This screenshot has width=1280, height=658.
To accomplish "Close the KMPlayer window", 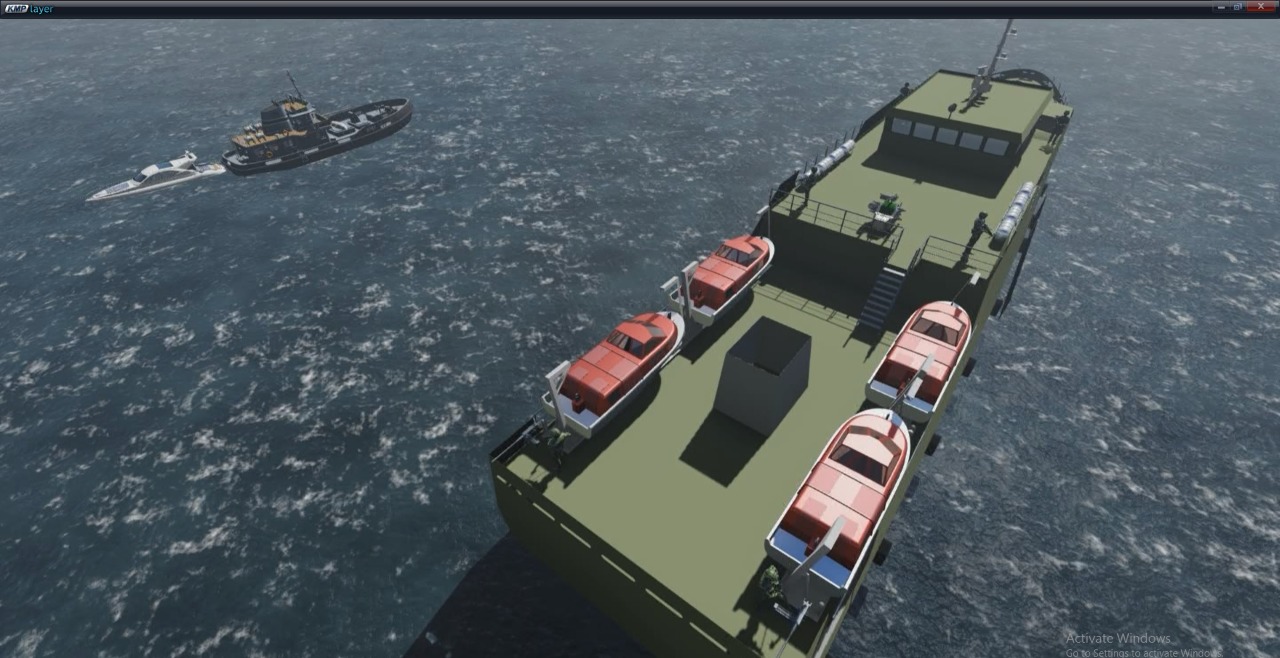I will click(x=1261, y=7).
